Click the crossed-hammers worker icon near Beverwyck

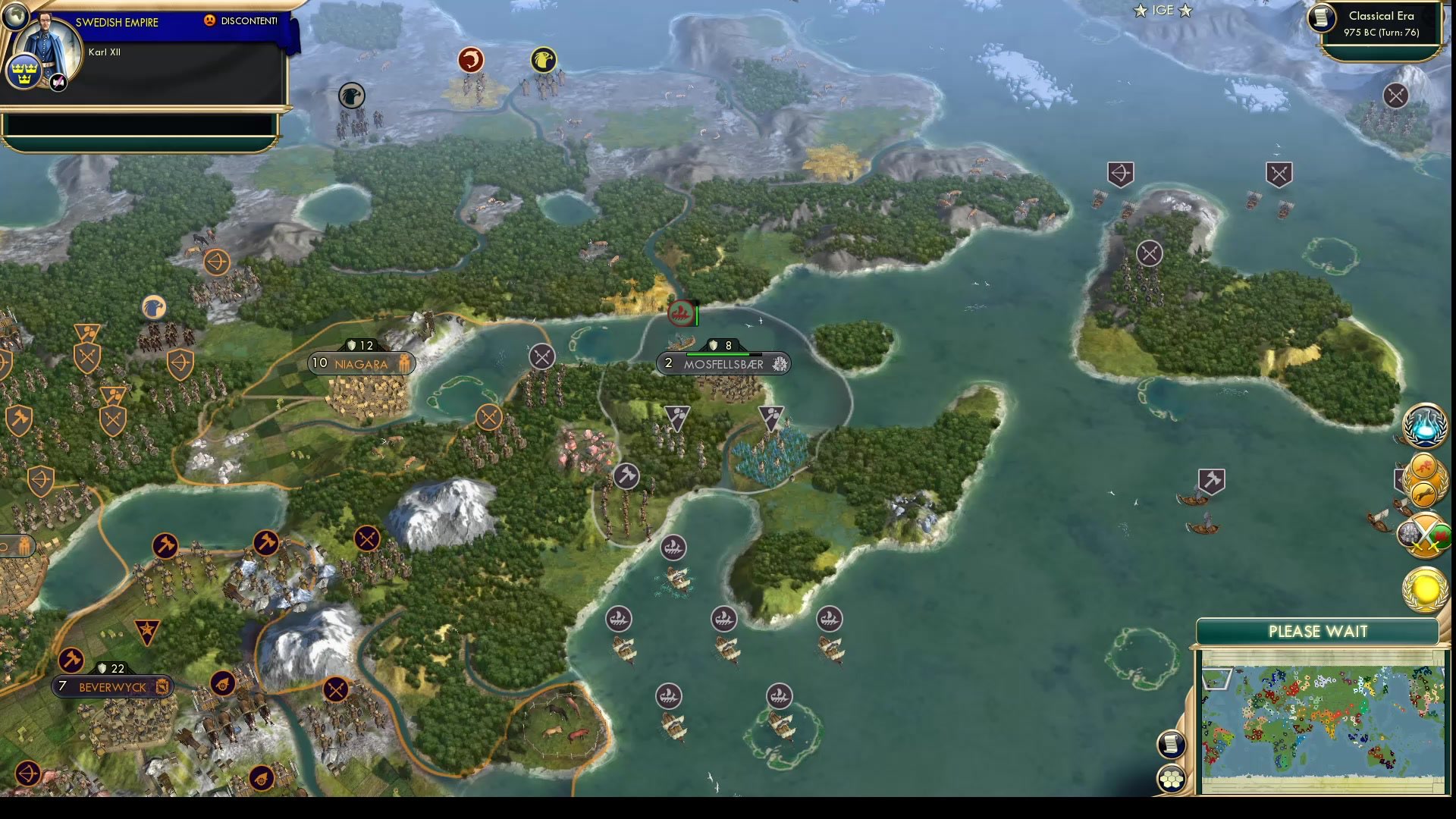tap(70, 661)
